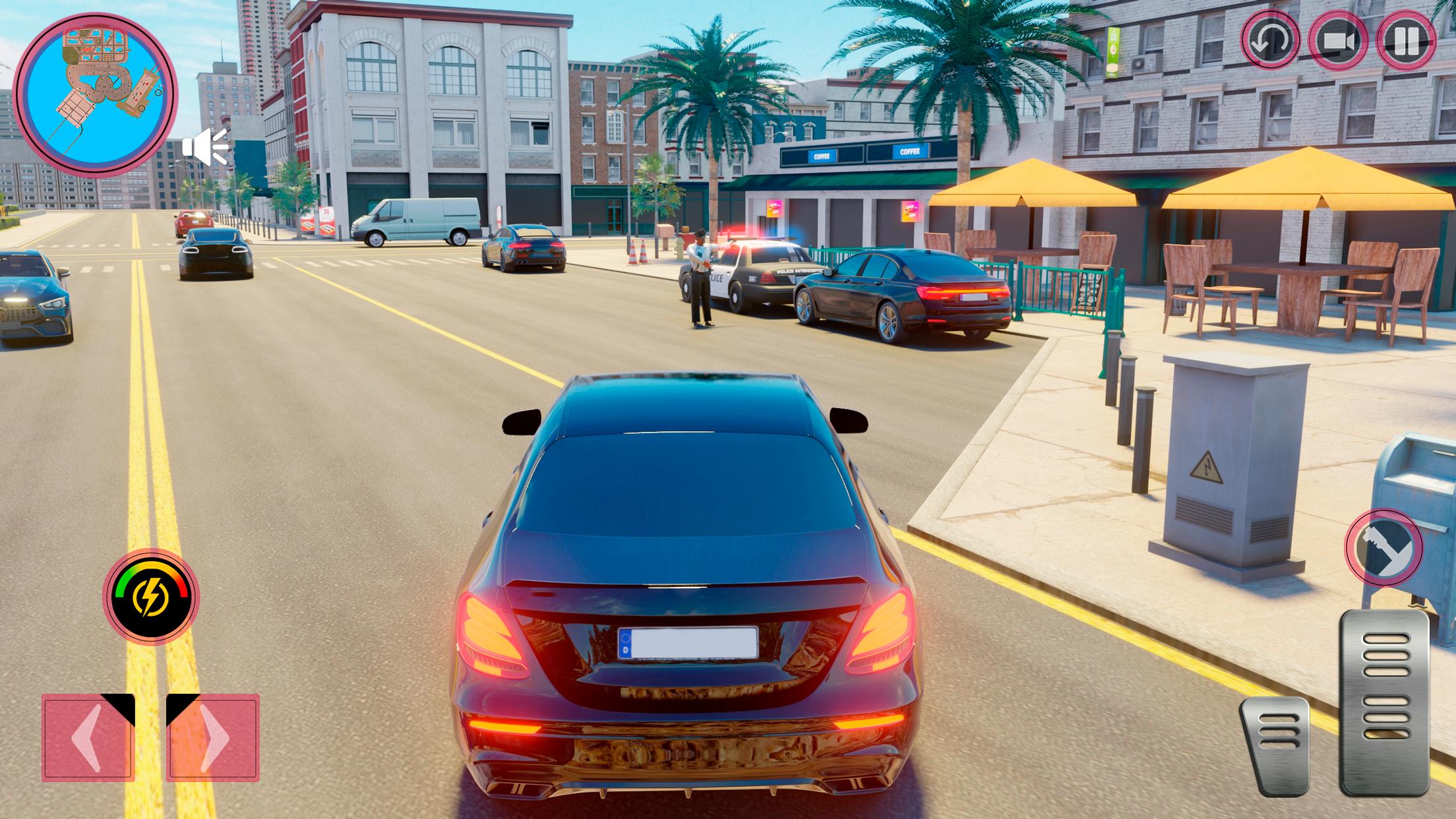The image size is (1456, 819).
Task: Tap the tall accelerator pedal
Action: (1383, 702)
